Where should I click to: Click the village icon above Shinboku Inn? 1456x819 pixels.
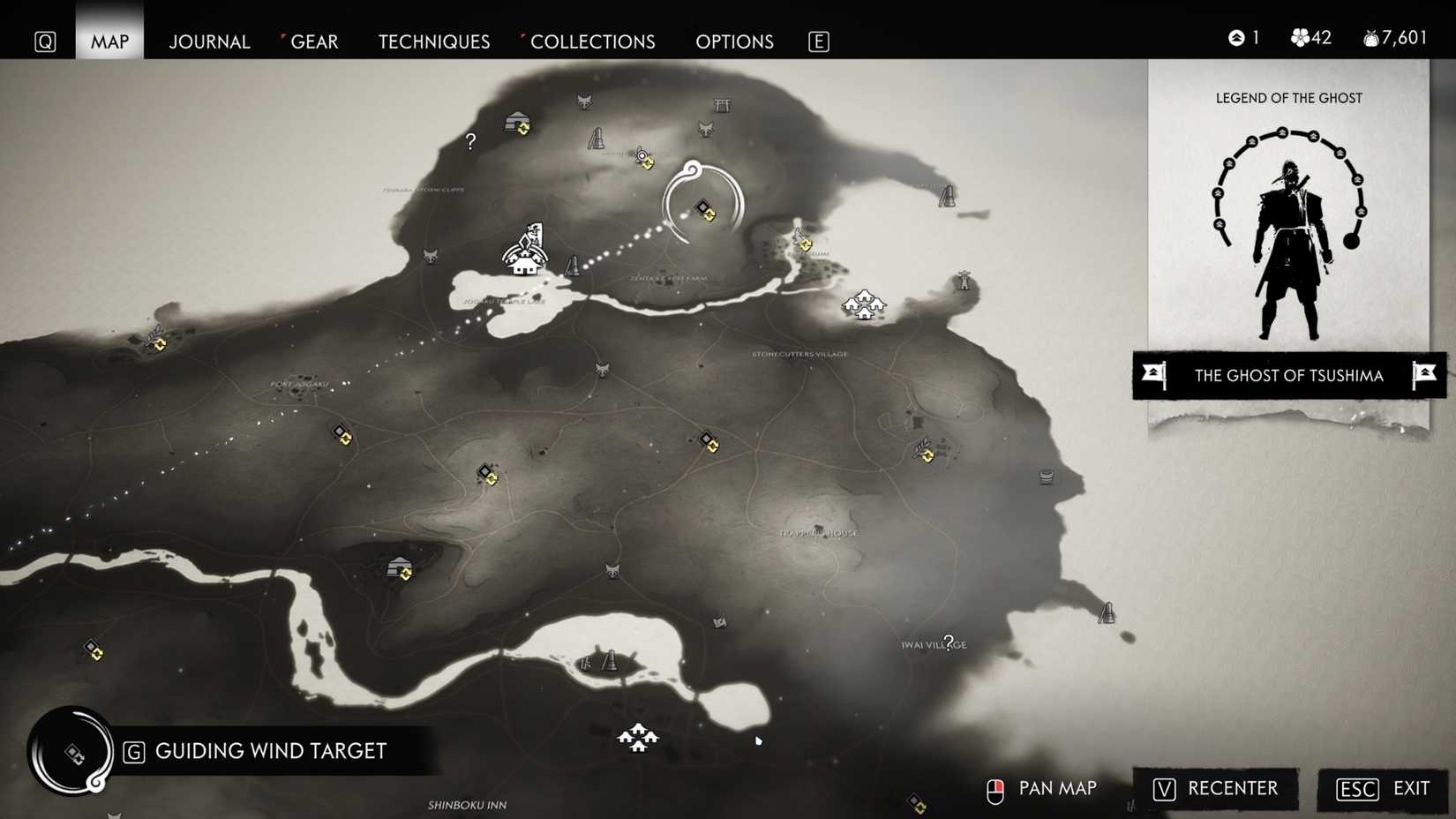(640, 739)
